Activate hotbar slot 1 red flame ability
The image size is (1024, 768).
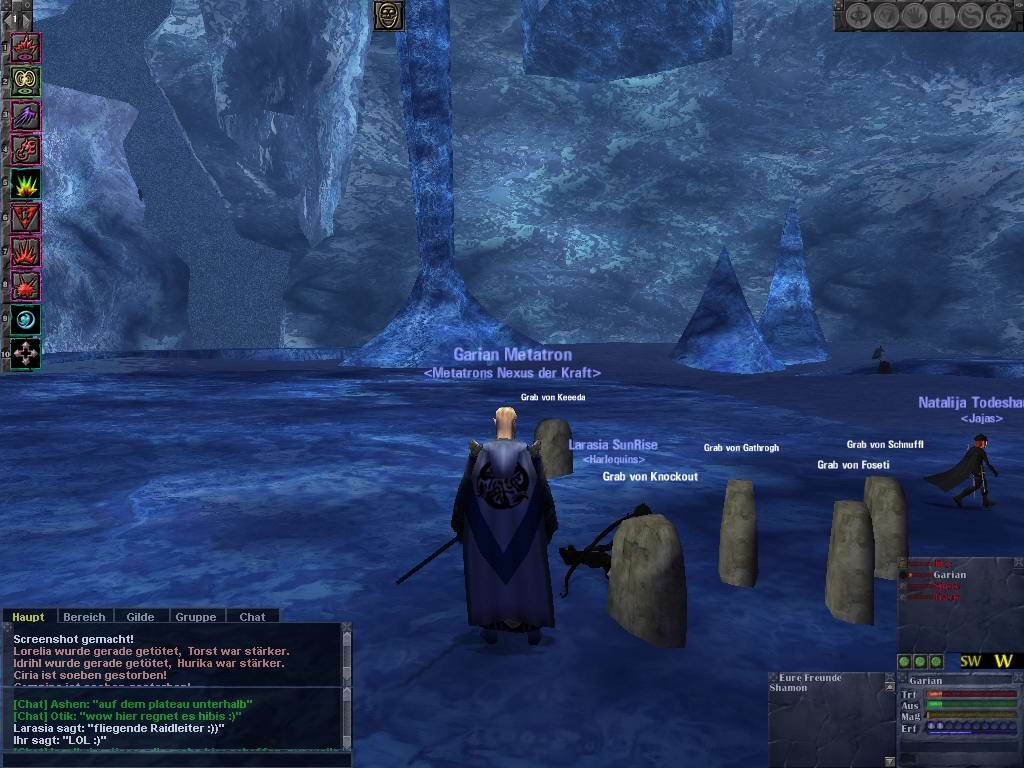[25, 47]
